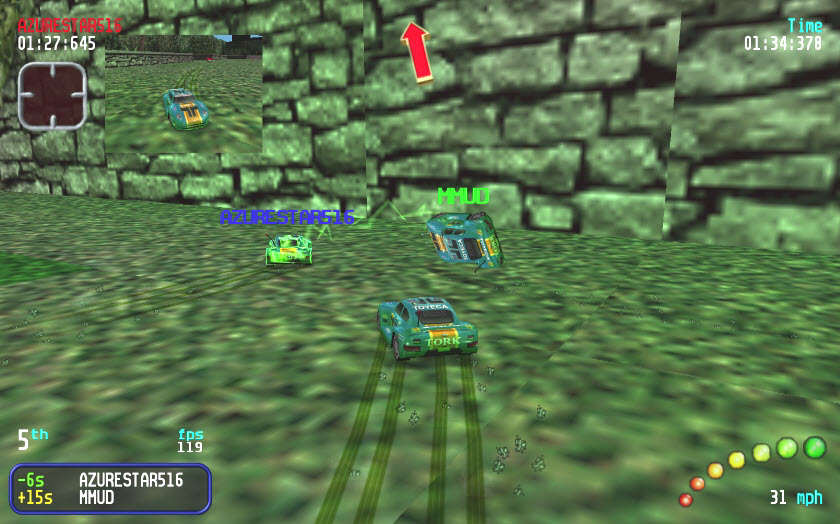Click the red direction arrow indicator
Screen dimensions: 840x524
click(x=417, y=51)
